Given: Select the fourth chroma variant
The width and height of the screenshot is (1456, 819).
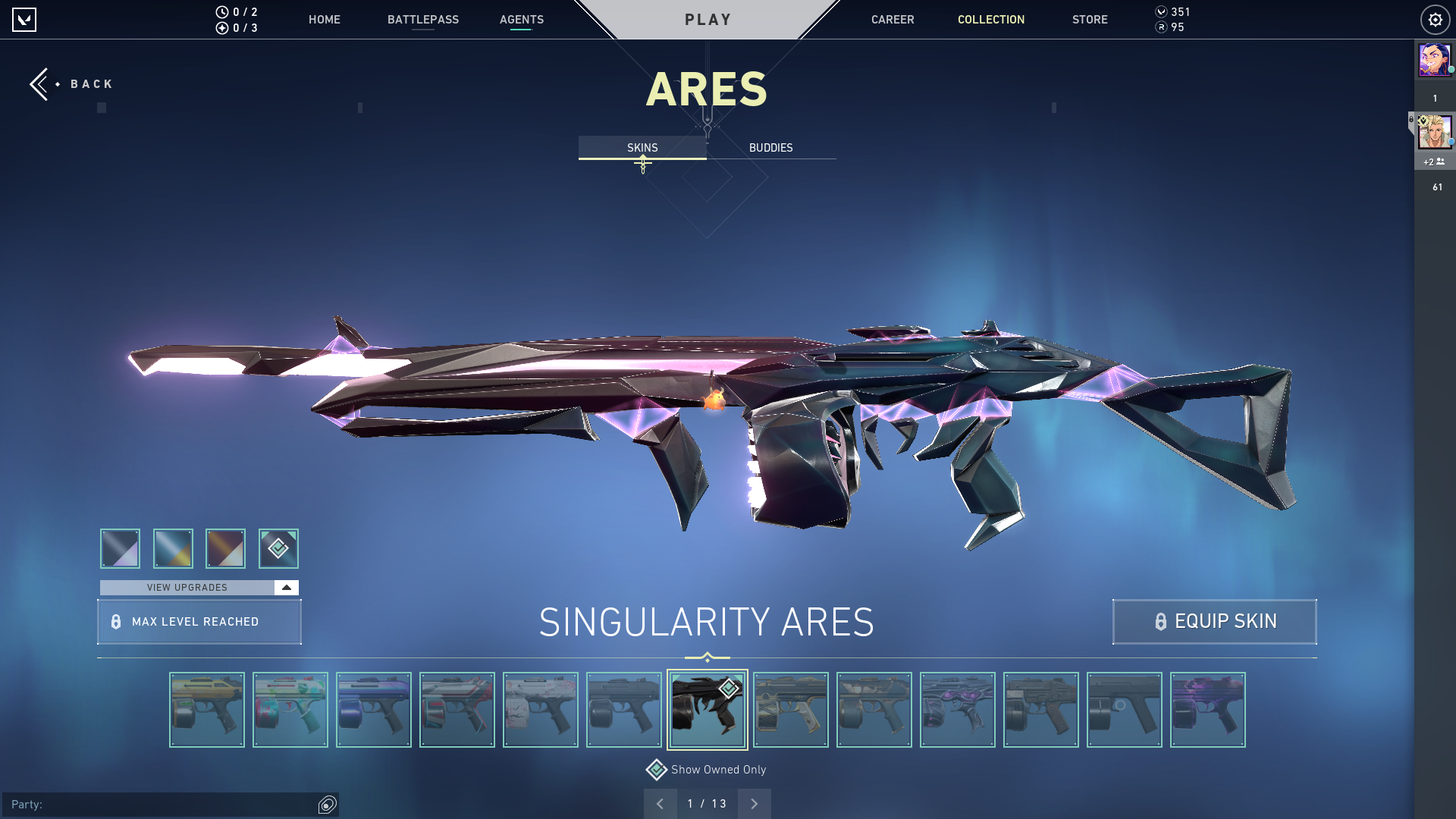Looking at the screenshot, I should coord(278,548).
